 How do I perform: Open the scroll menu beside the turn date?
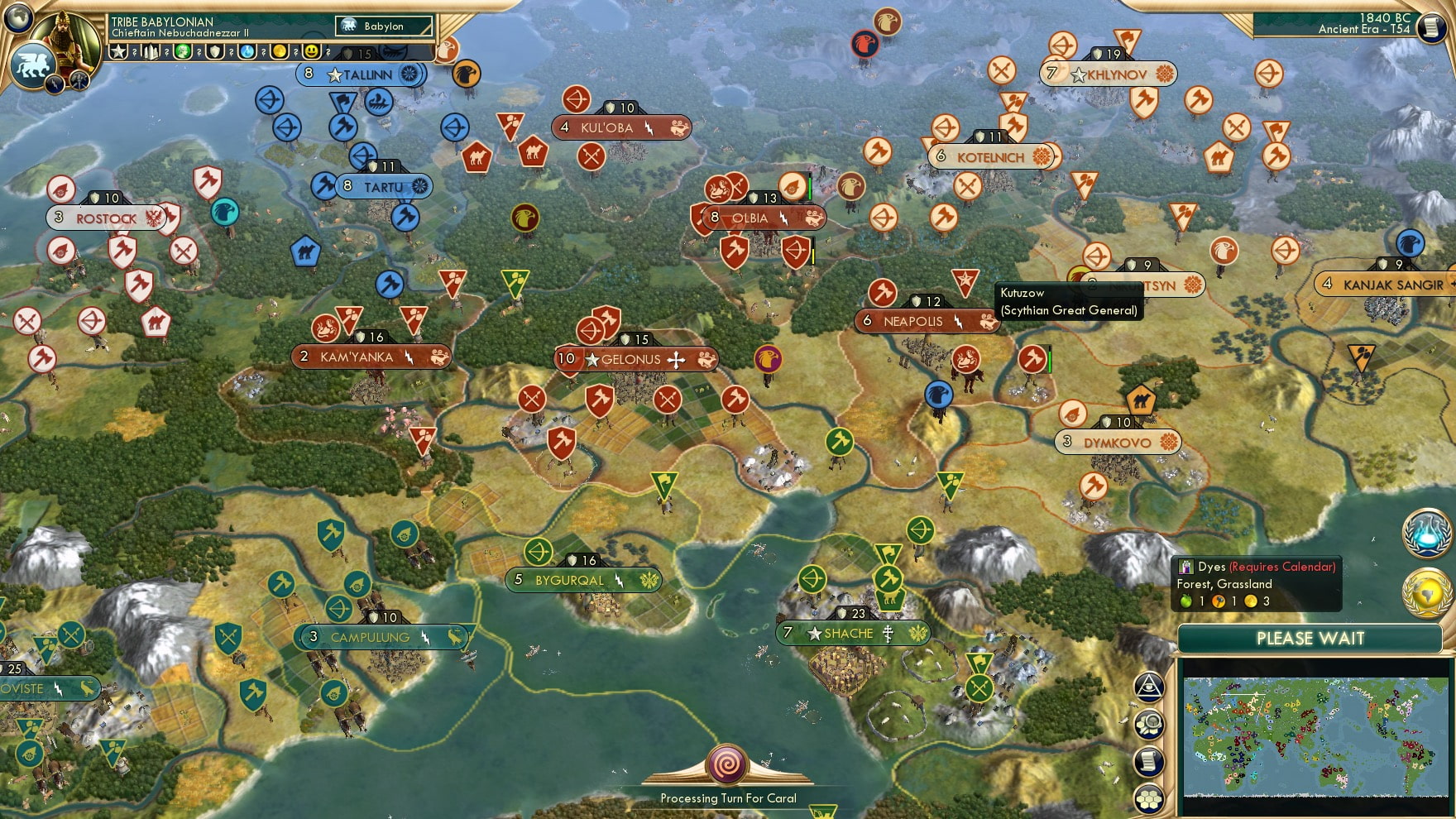1430,27
